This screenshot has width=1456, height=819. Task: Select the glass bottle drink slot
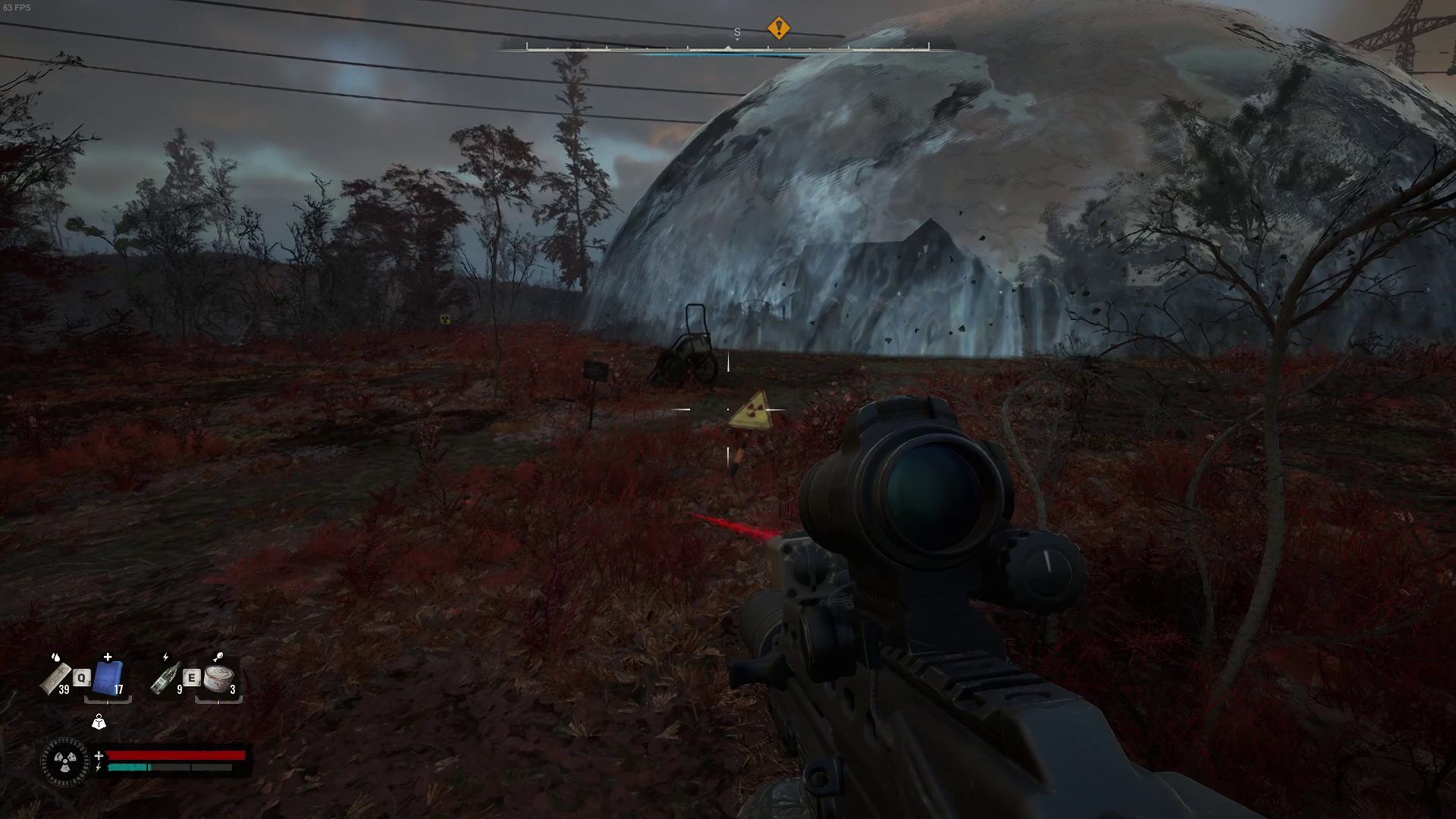pos(165,677)
